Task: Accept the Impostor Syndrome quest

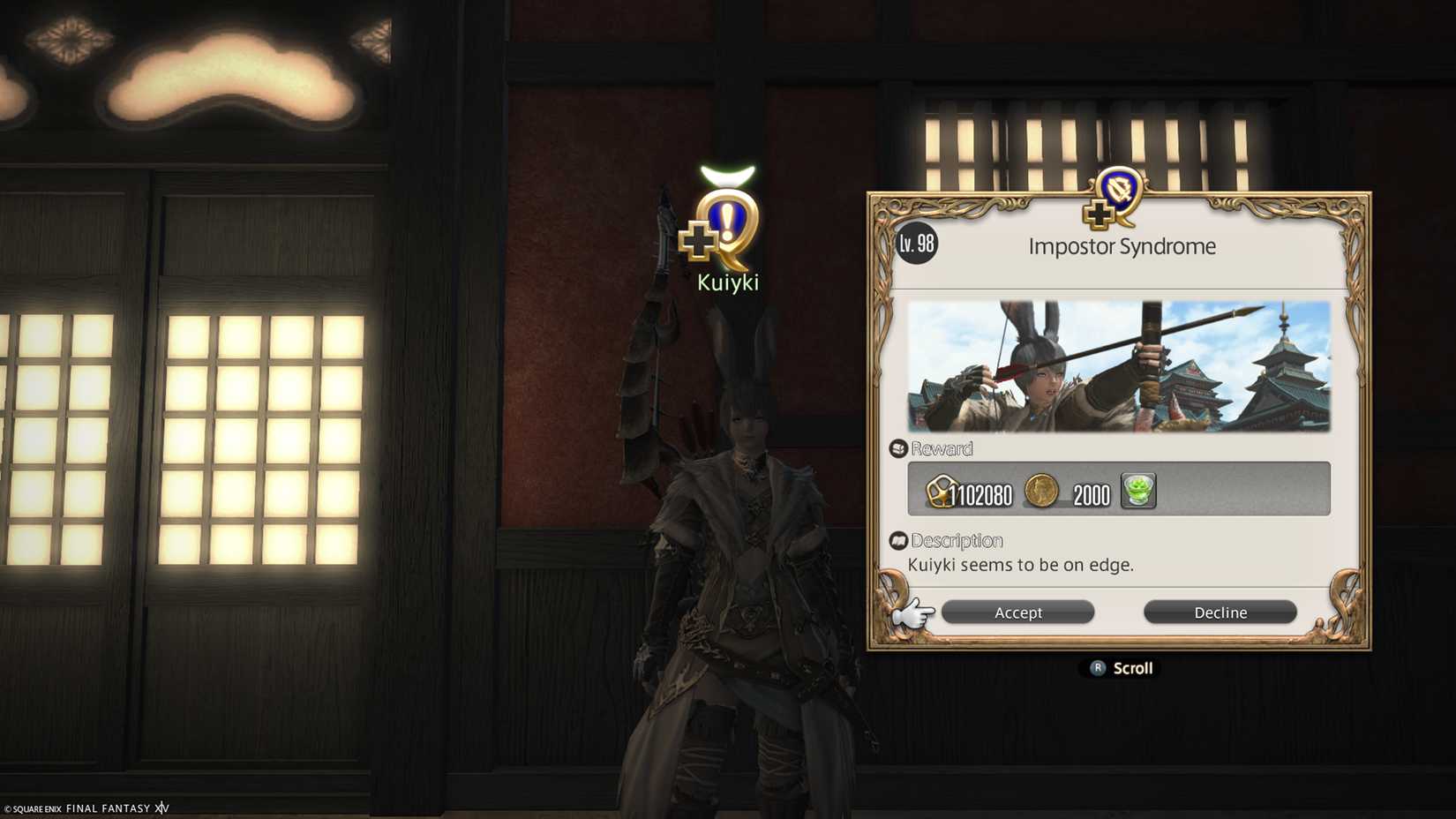Action: click(1017, 612)
